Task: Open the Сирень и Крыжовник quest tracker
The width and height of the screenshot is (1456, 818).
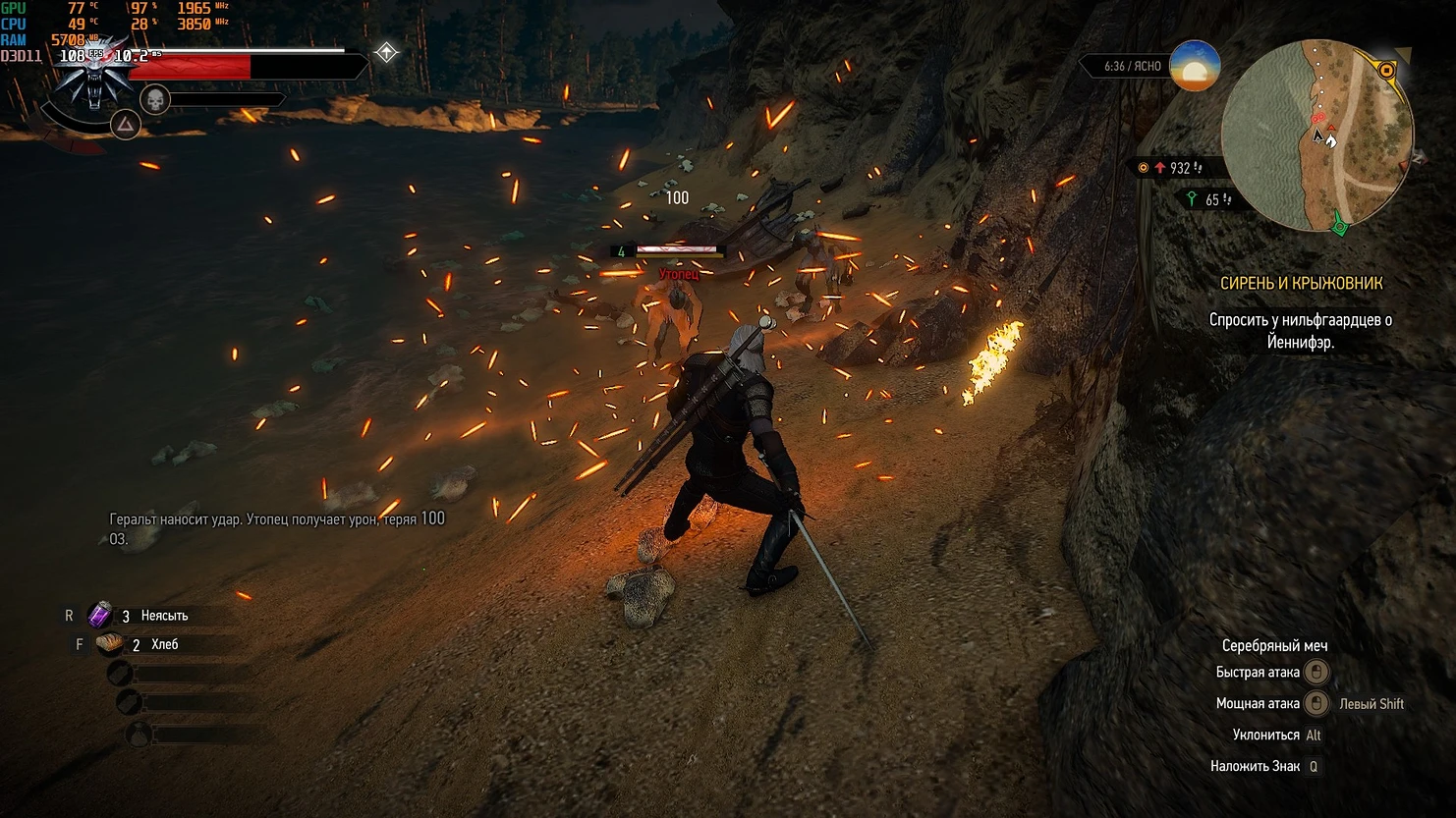Action: pos(1301,283)
